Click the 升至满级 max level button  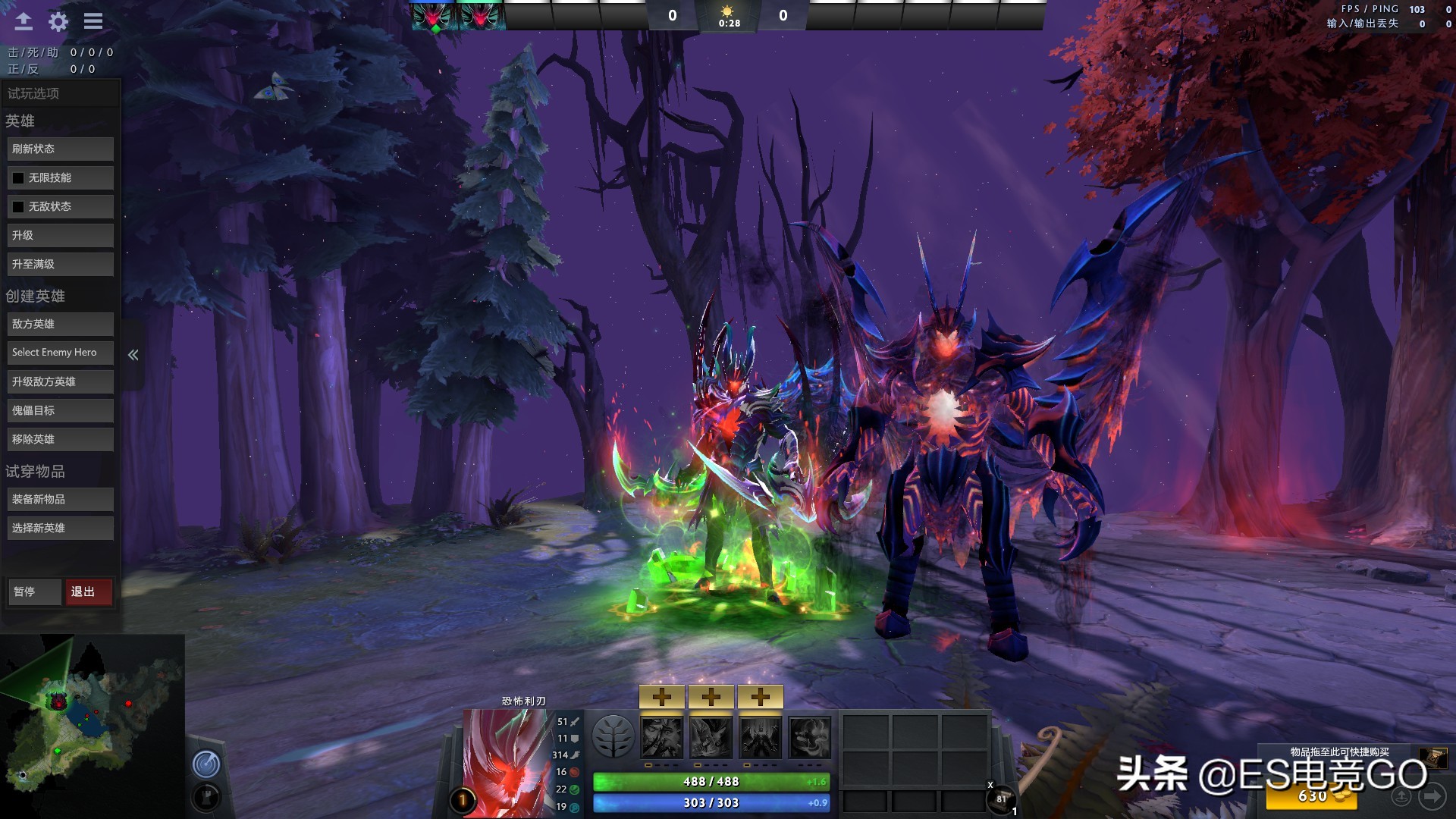pyautogui.click(x=60, y=264)
